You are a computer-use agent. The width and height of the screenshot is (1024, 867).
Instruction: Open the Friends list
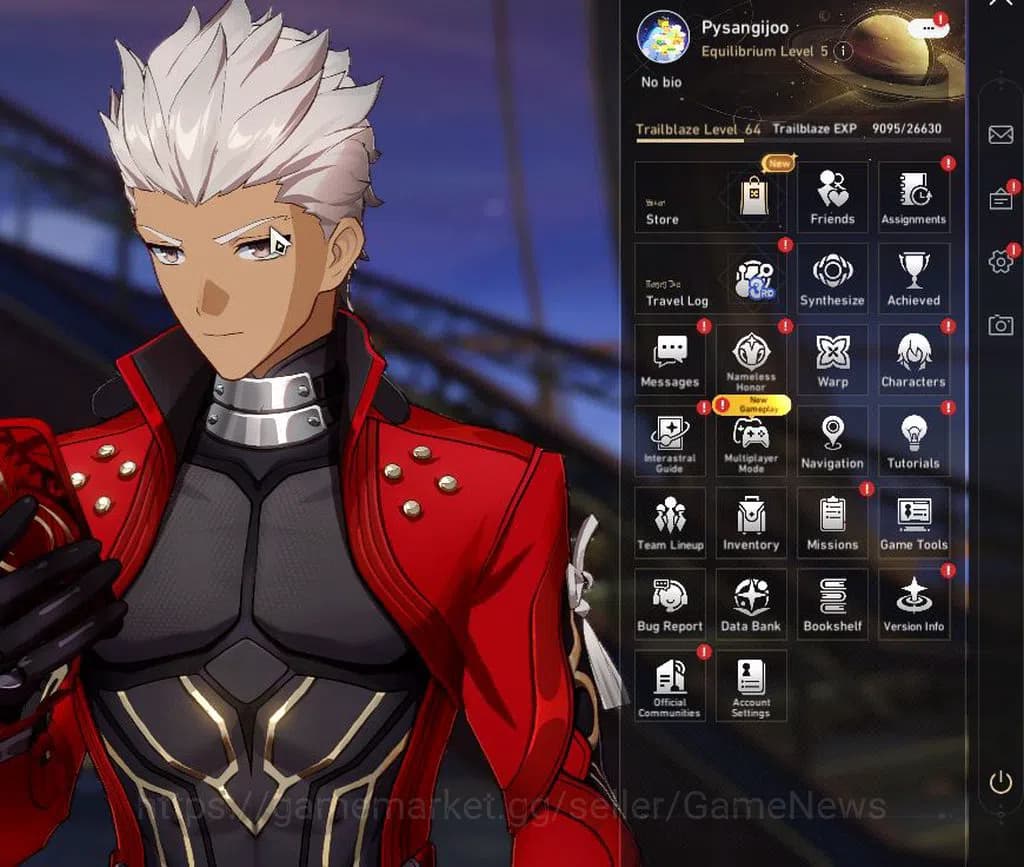832,197
